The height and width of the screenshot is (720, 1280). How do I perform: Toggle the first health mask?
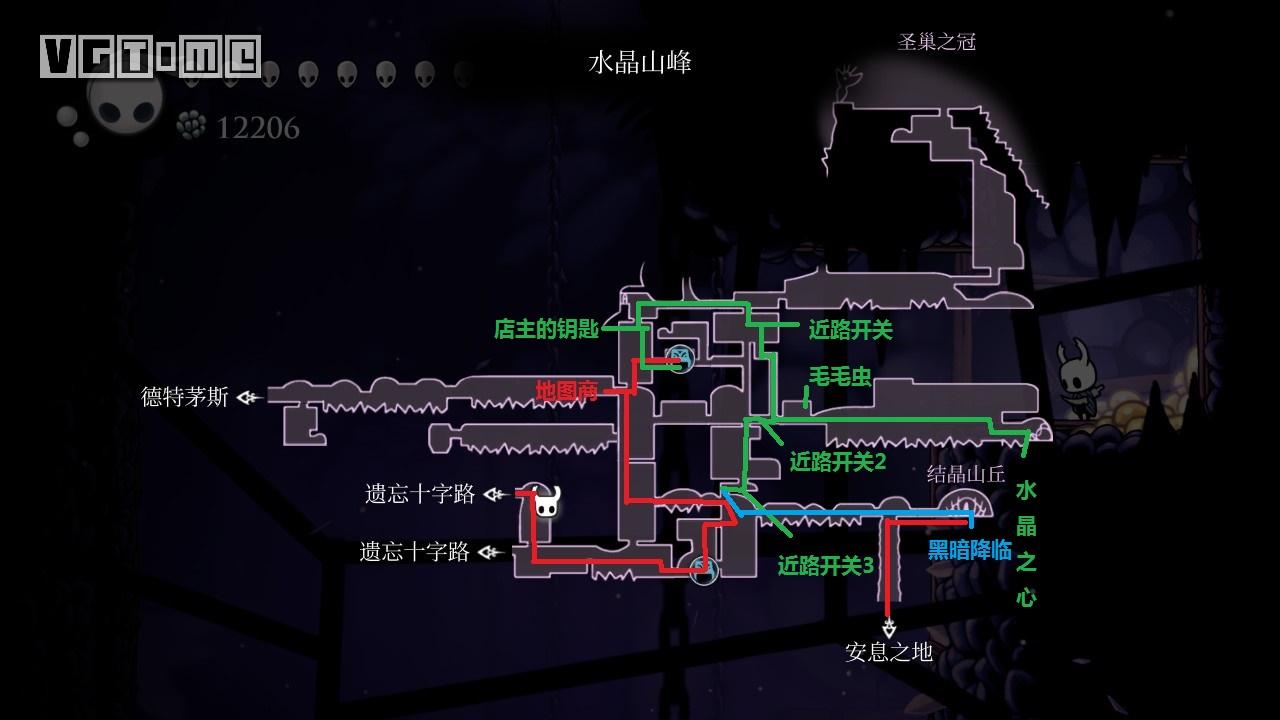193,73
